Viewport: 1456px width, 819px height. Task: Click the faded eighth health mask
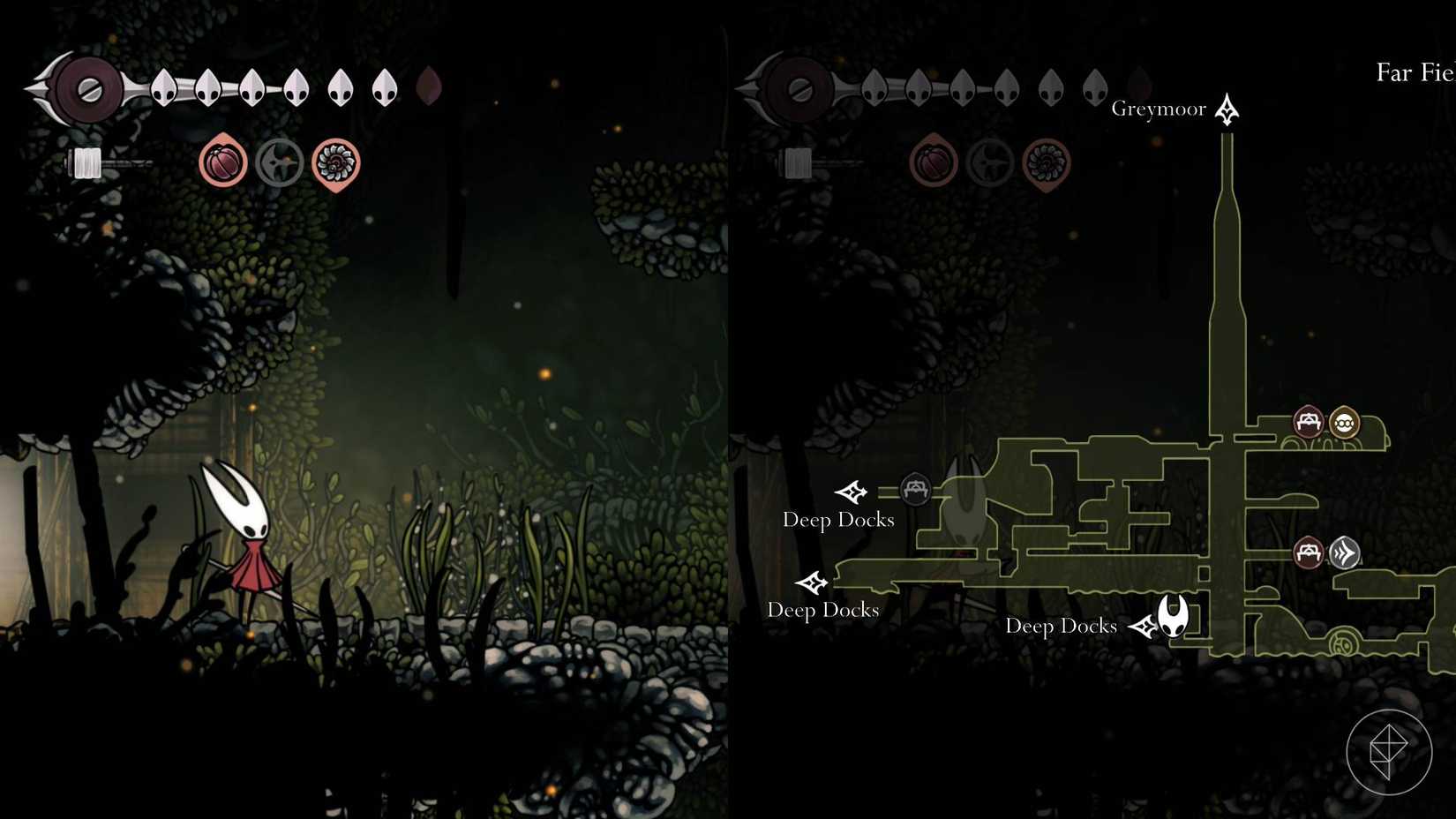tap(429, 86)
